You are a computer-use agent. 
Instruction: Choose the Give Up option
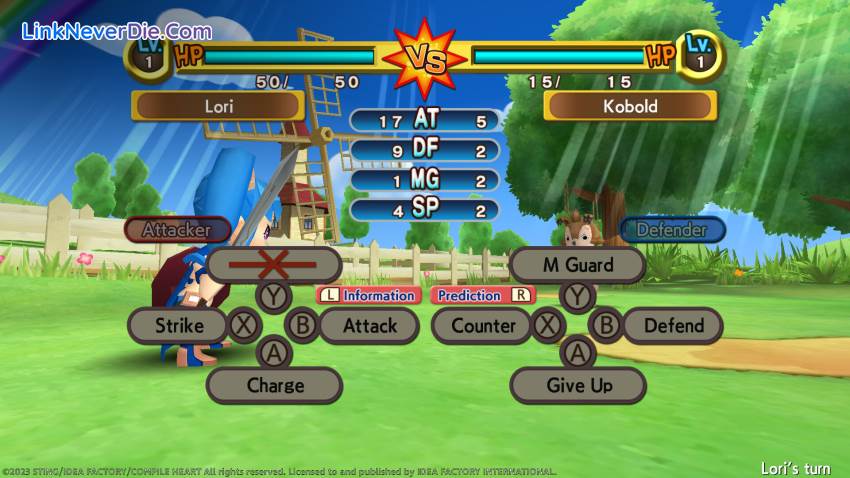point(579,385)
